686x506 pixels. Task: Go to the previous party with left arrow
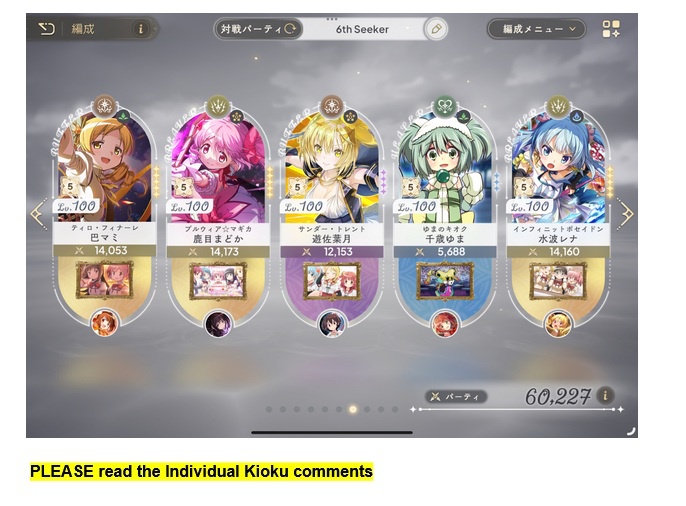click(38, 214)
